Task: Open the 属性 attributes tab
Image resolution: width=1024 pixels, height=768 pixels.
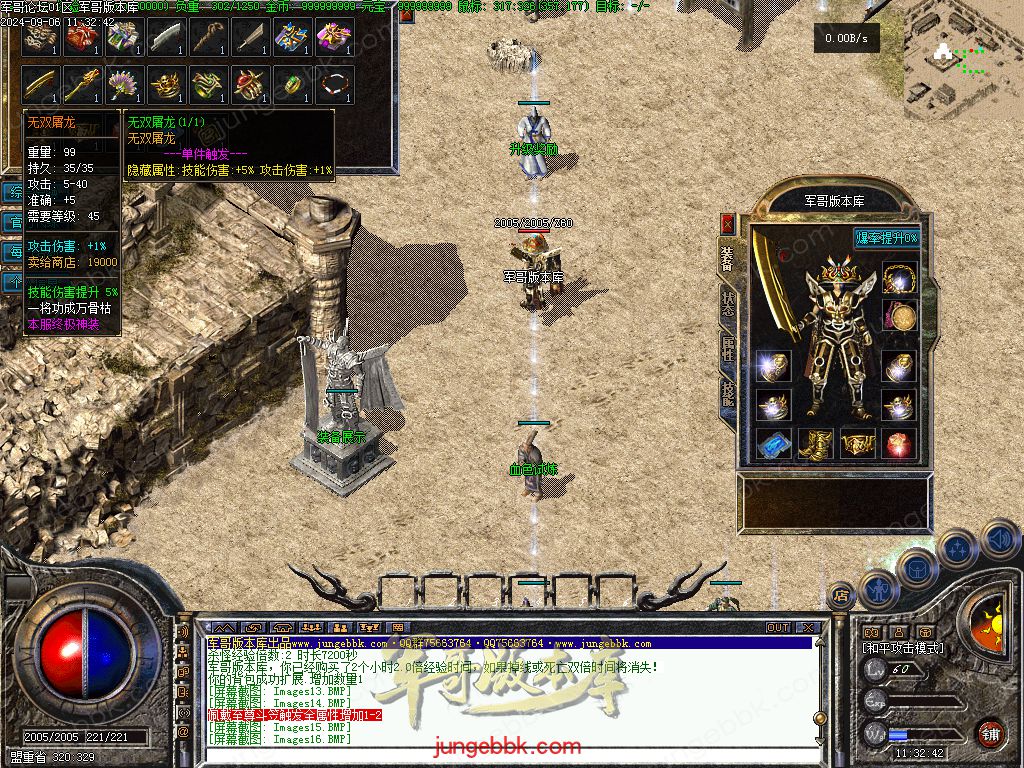Action: click(x=727, y=351)
